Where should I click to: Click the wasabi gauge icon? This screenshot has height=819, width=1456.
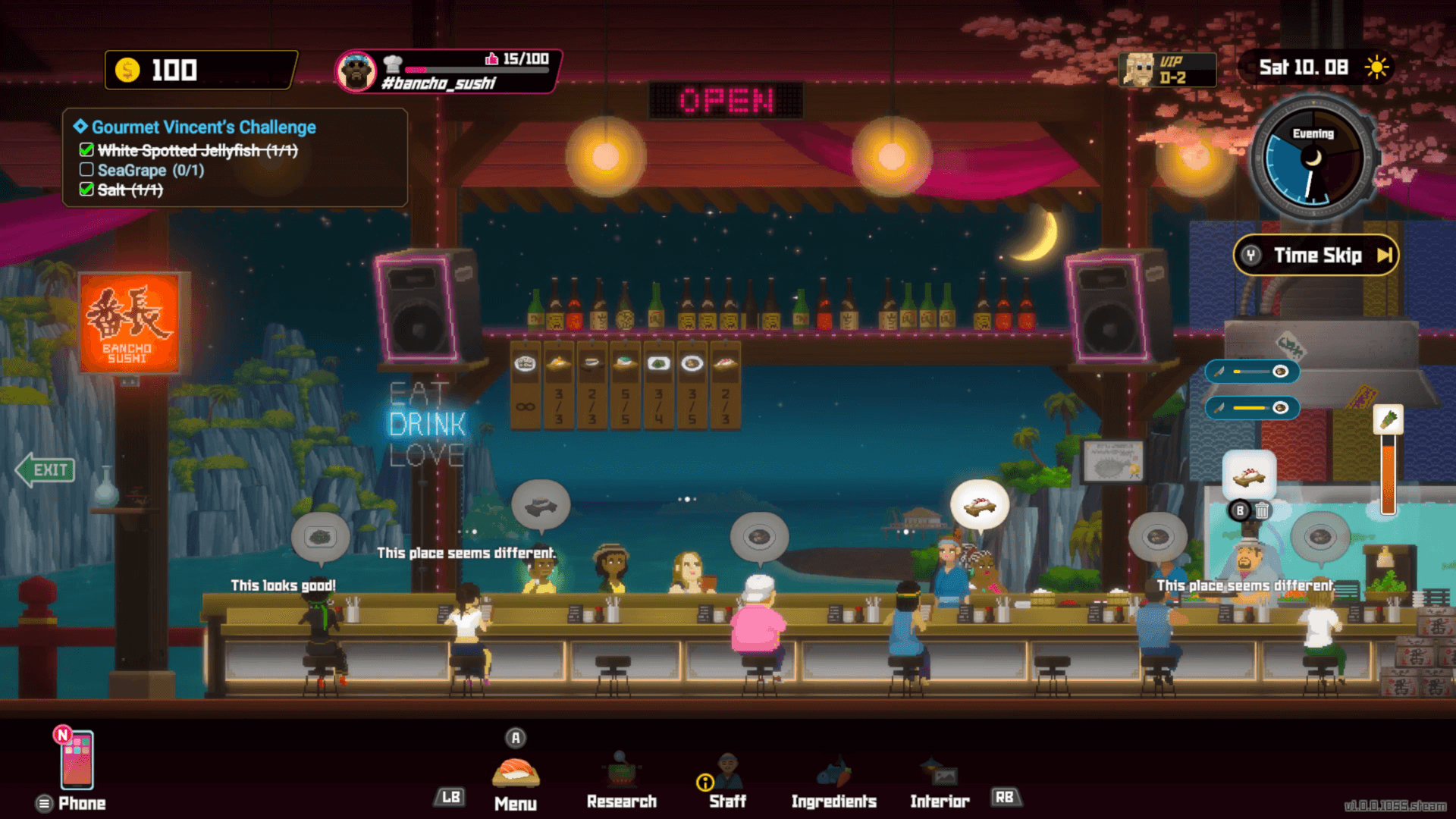click(x=1388, y=419)
